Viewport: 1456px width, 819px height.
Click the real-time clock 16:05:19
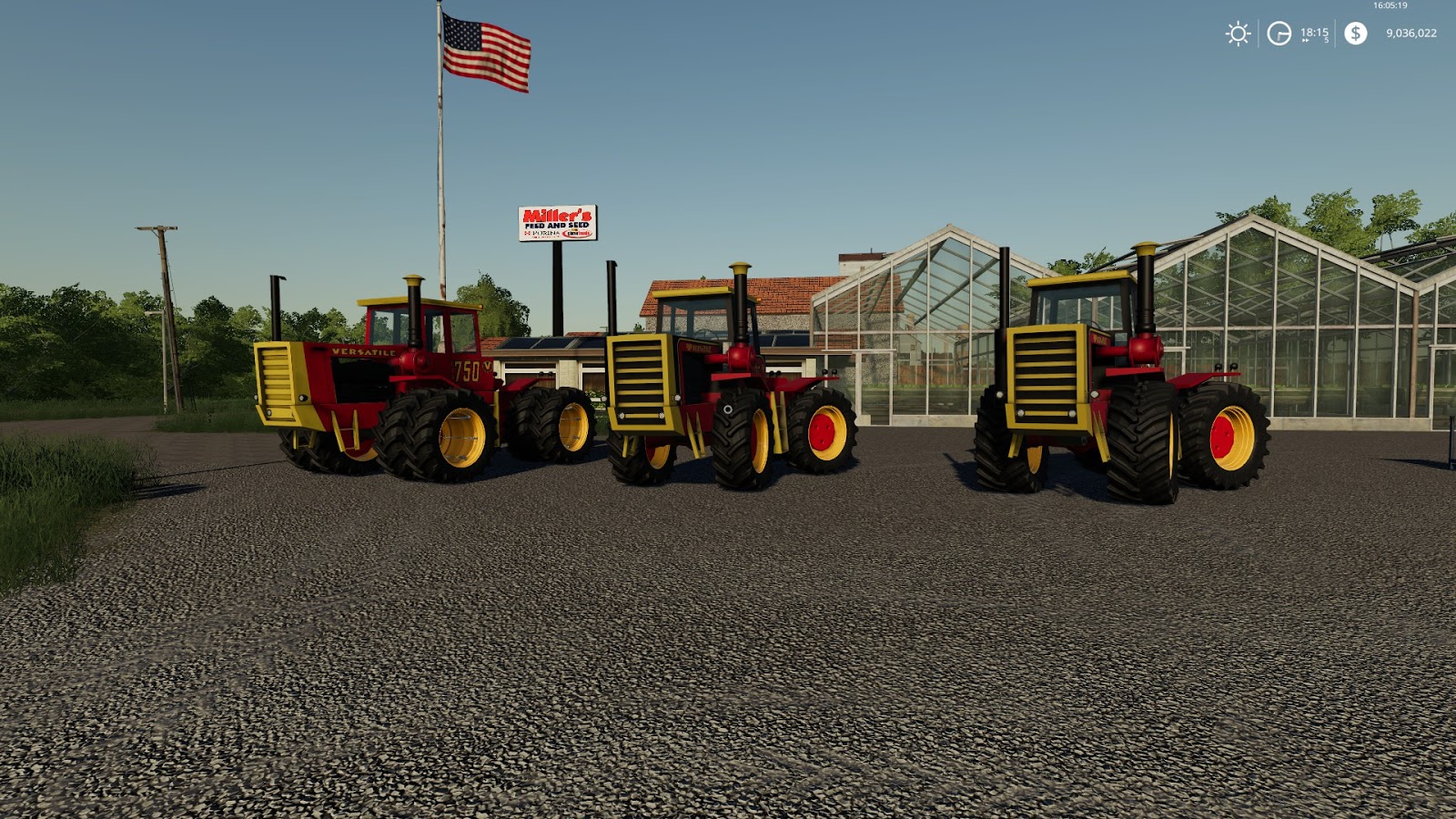(1390, 5)
